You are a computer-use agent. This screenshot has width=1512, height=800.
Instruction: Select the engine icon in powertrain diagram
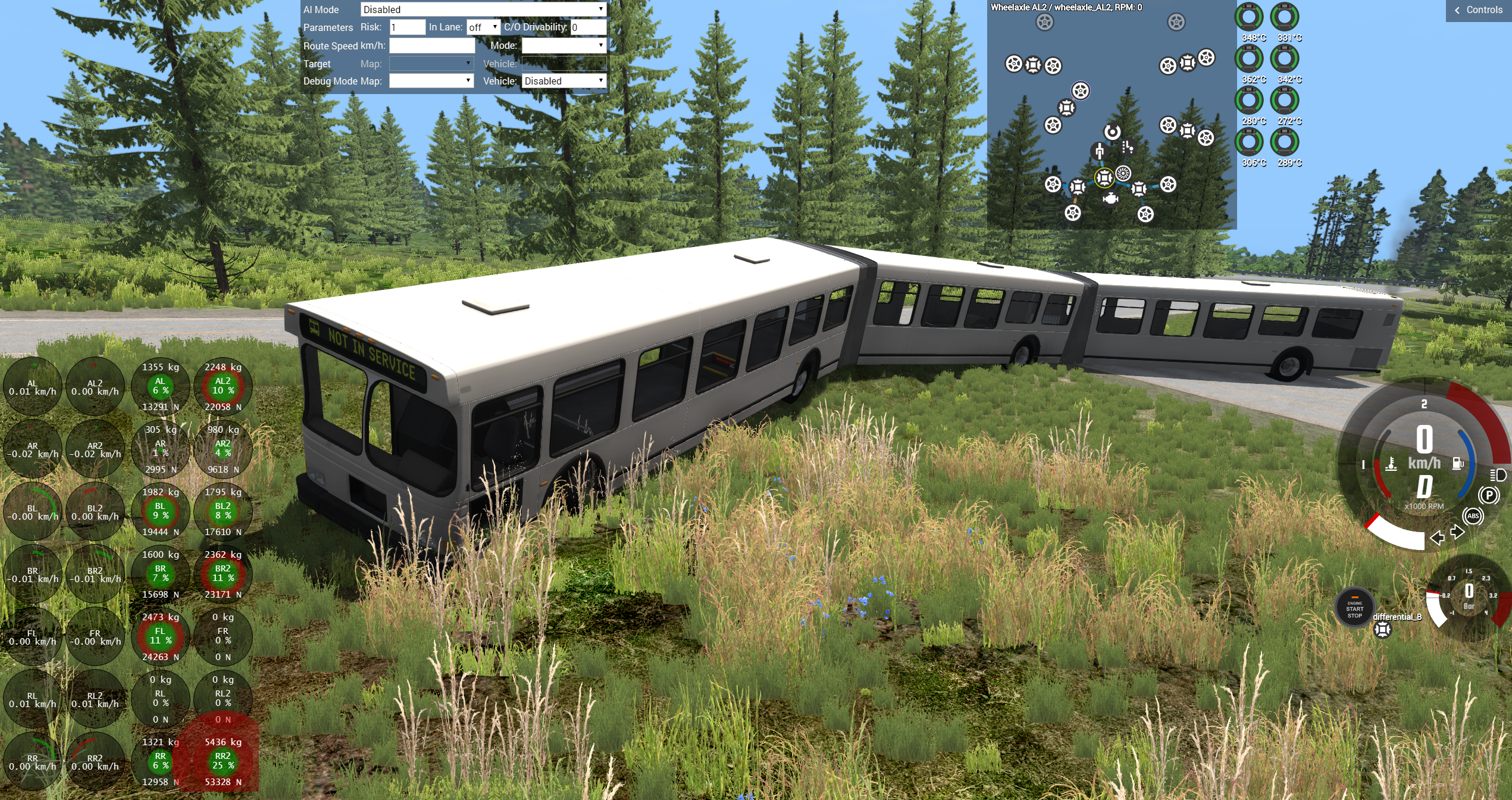point(1110,199)
